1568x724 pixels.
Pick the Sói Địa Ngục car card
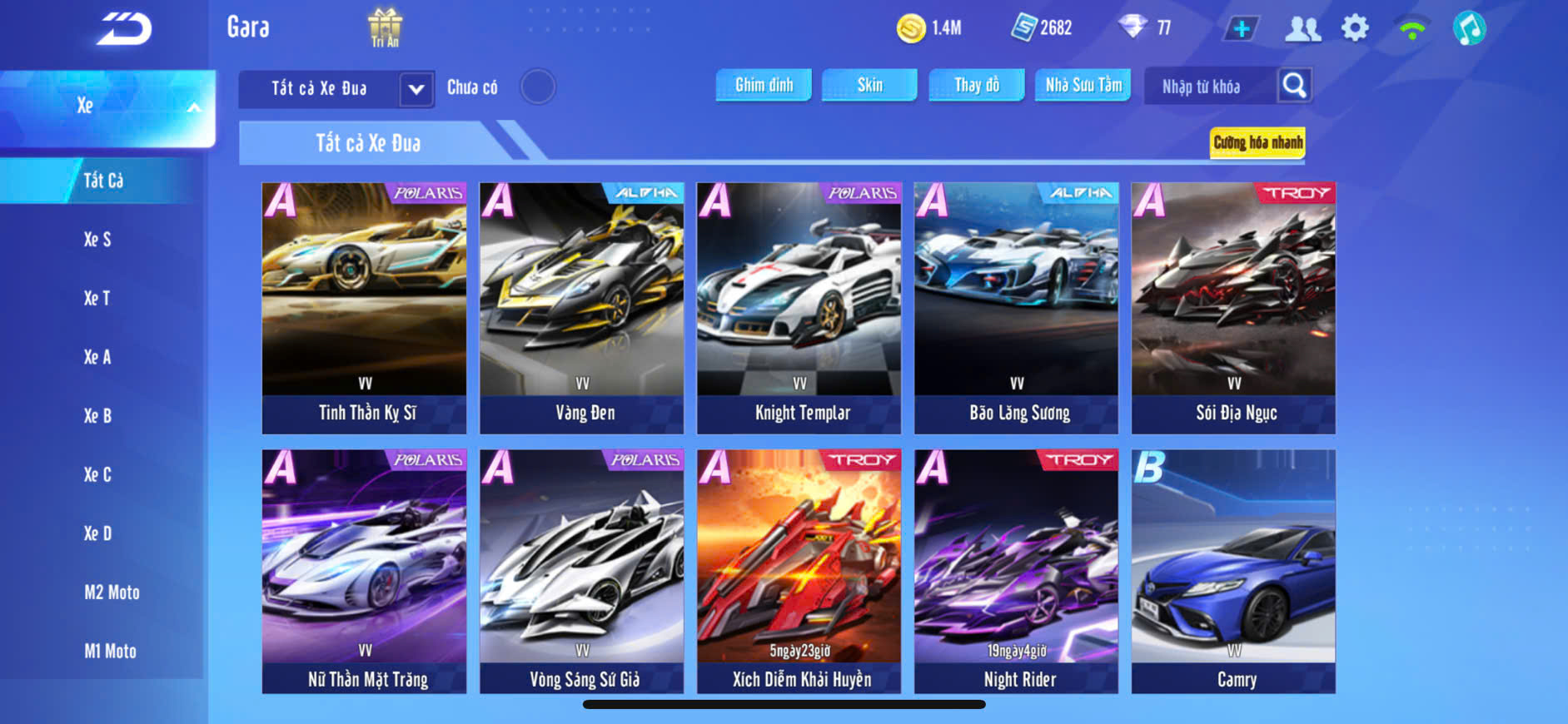click(1233, 308)
